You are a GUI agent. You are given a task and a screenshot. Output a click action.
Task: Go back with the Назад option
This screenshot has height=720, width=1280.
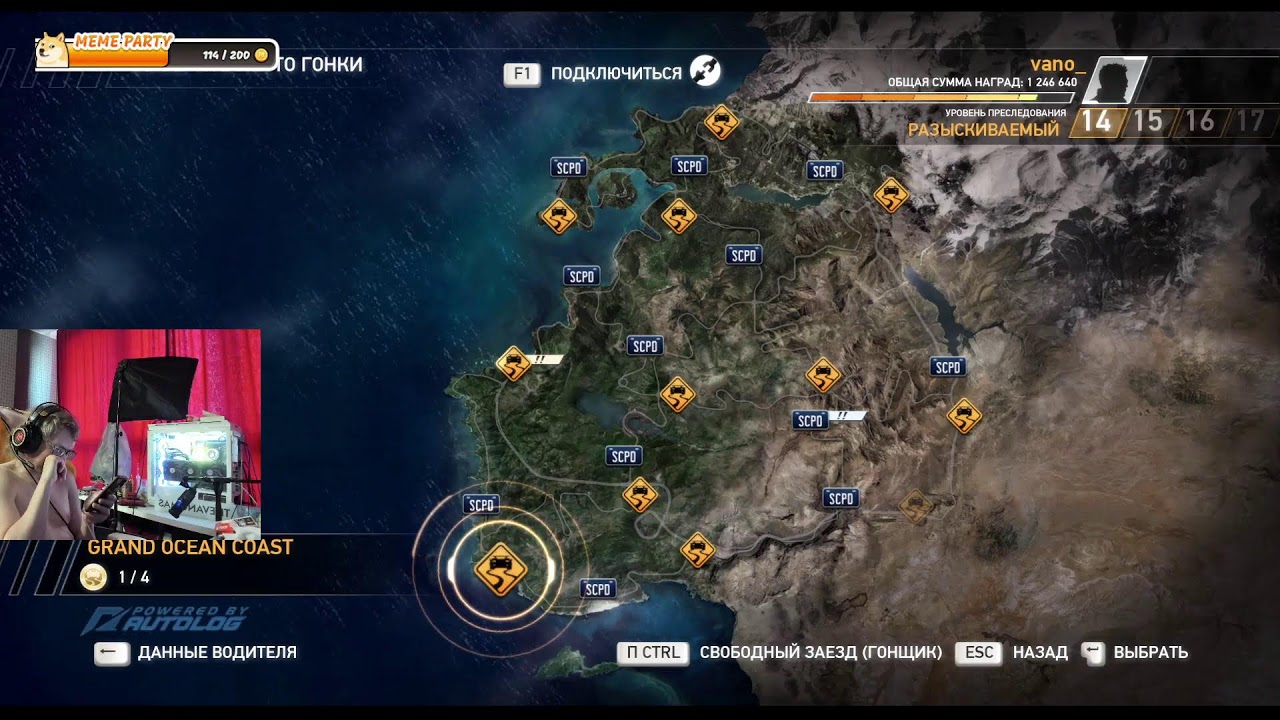[x=1011, y=653]
